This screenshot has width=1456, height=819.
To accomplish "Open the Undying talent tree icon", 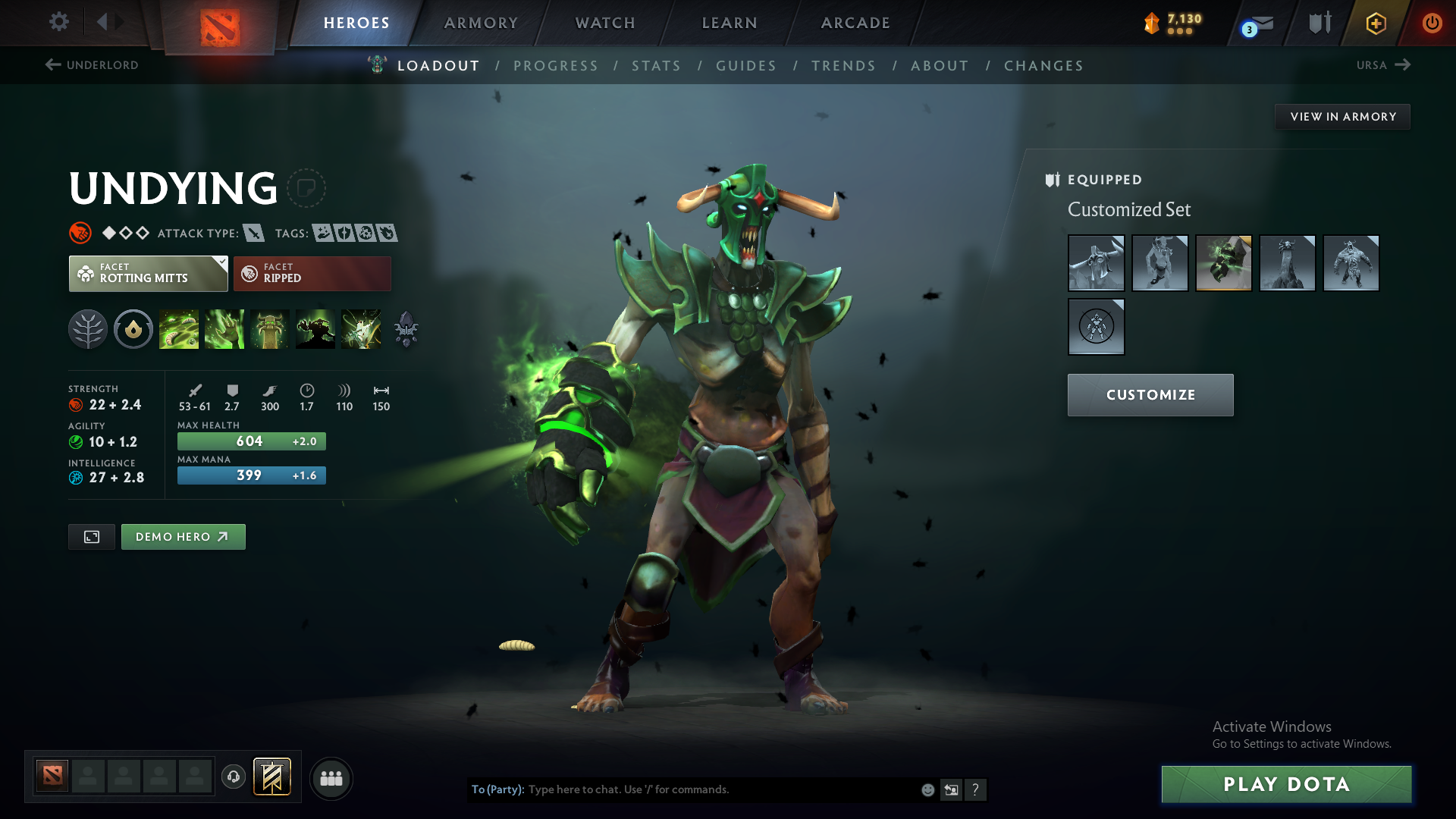I will (88, 328).
